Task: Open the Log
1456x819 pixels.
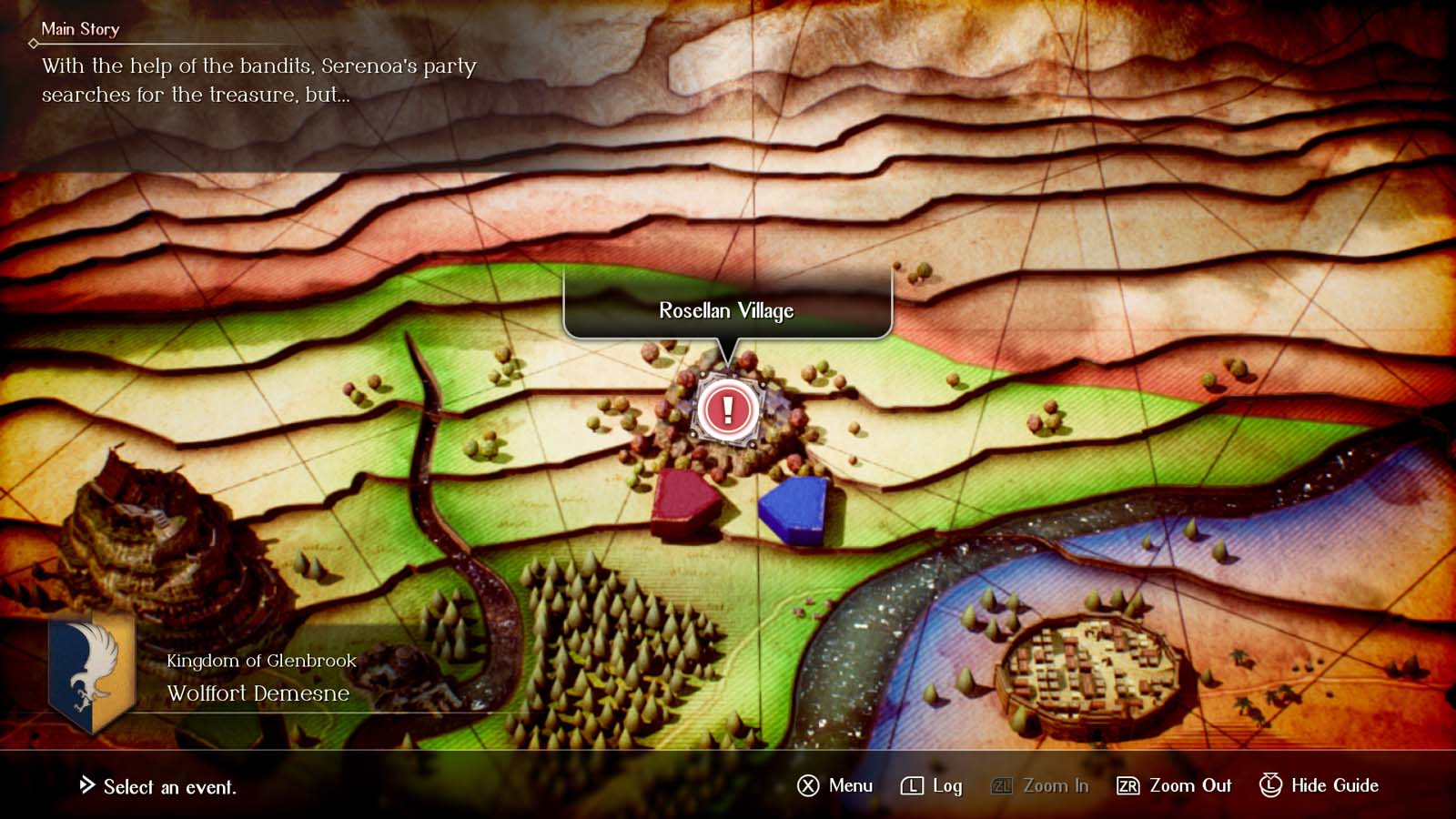Action: [x=931, y=785]
